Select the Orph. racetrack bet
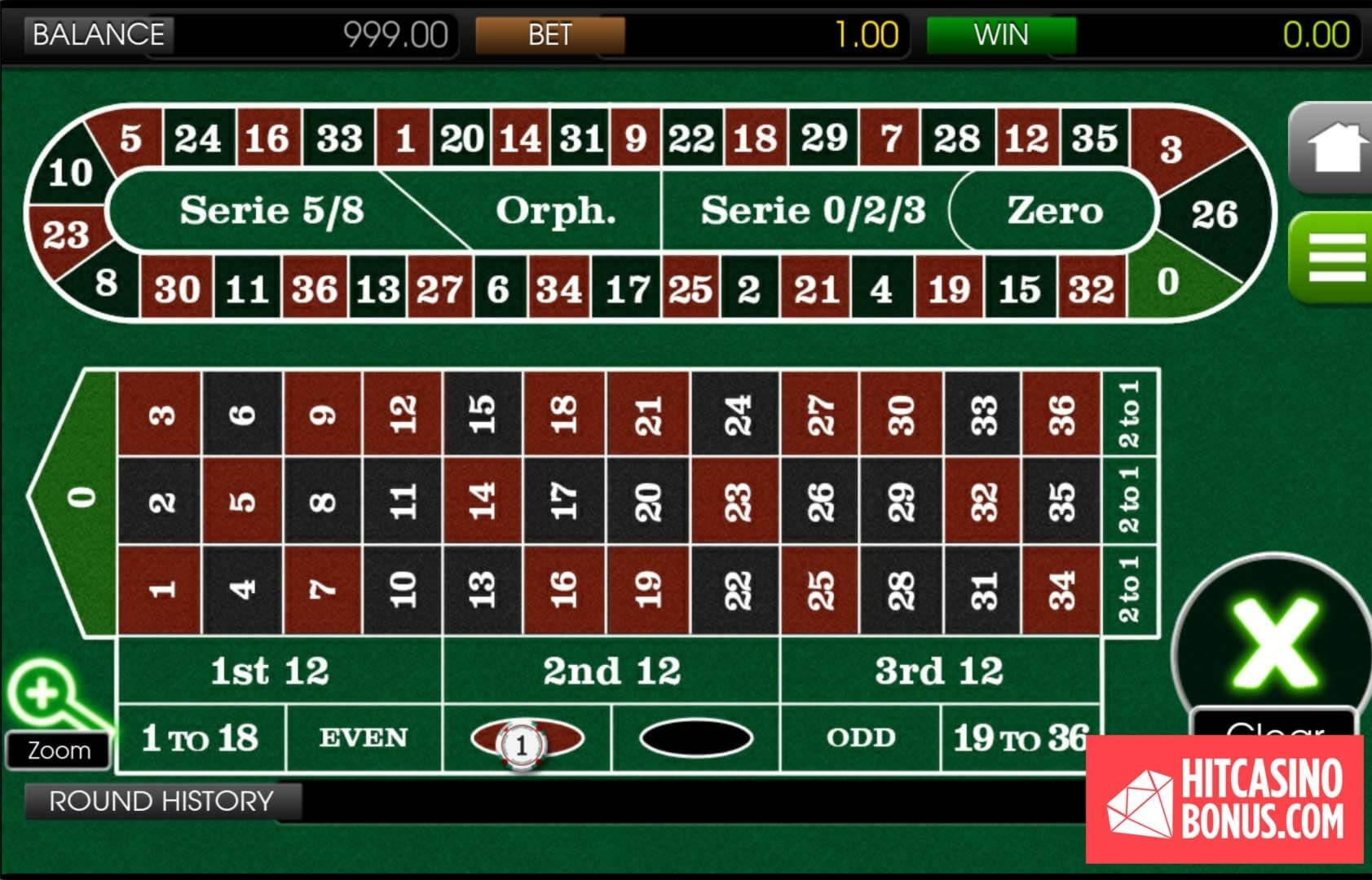The height and width of the screenshot is (880, 1372). (554, 211)
